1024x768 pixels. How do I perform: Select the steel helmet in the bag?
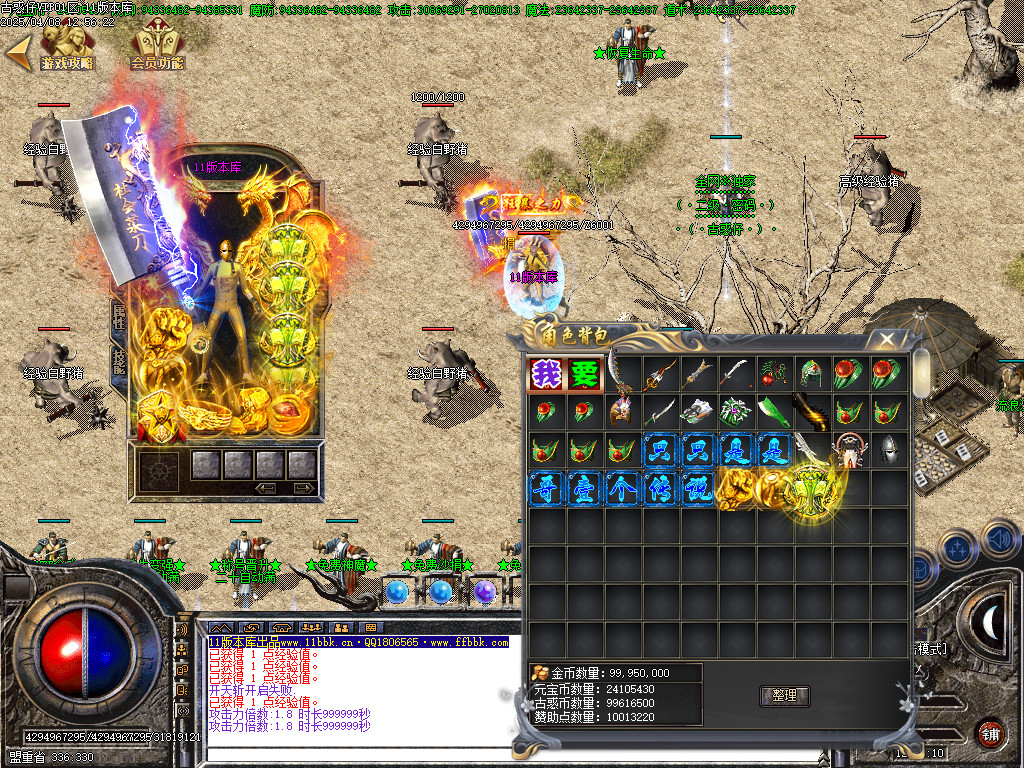888,451
